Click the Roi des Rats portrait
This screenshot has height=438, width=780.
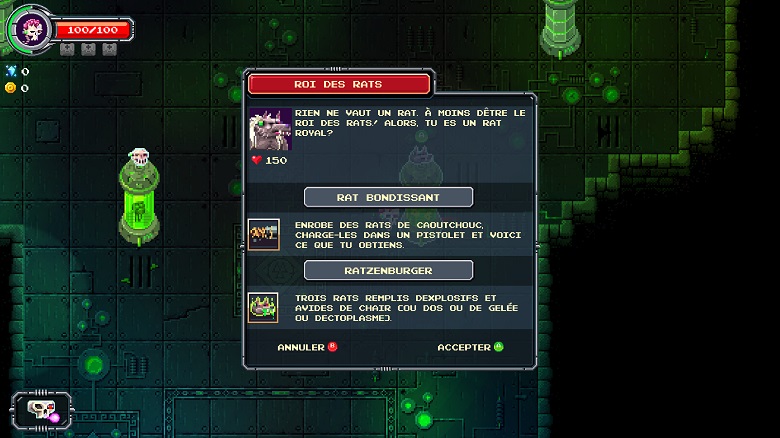[269, 129]
